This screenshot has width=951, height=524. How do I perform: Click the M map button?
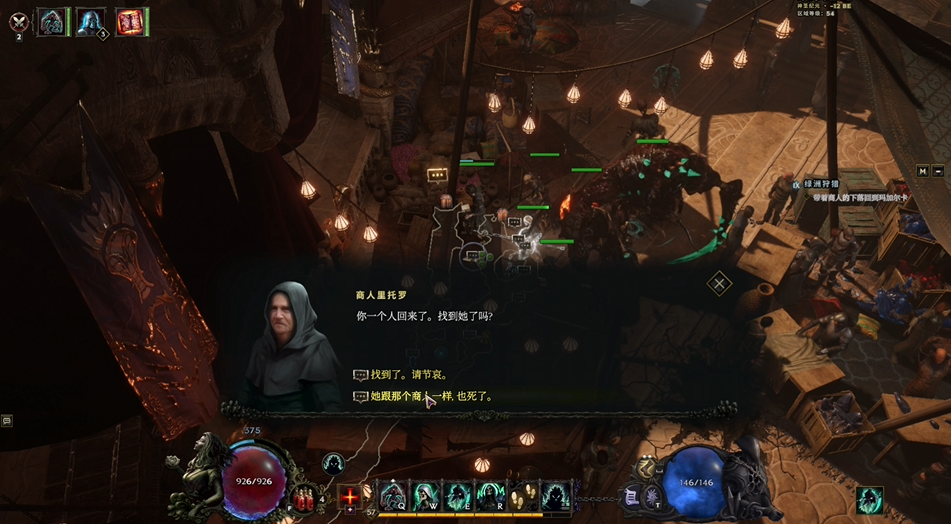(x=923, y=171)
